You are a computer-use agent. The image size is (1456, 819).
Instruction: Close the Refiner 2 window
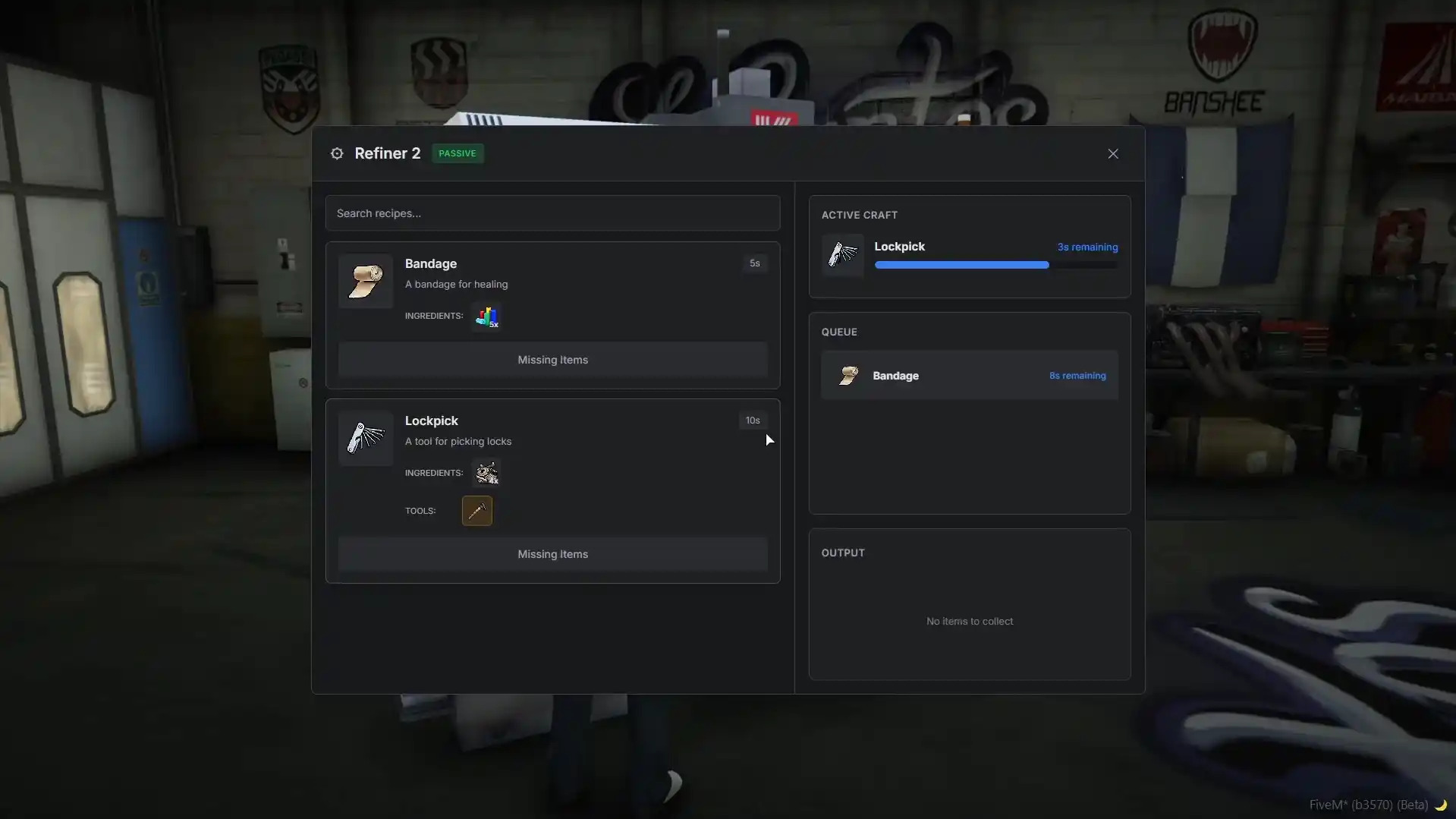pyautogui.click(x=1112, y=153)
